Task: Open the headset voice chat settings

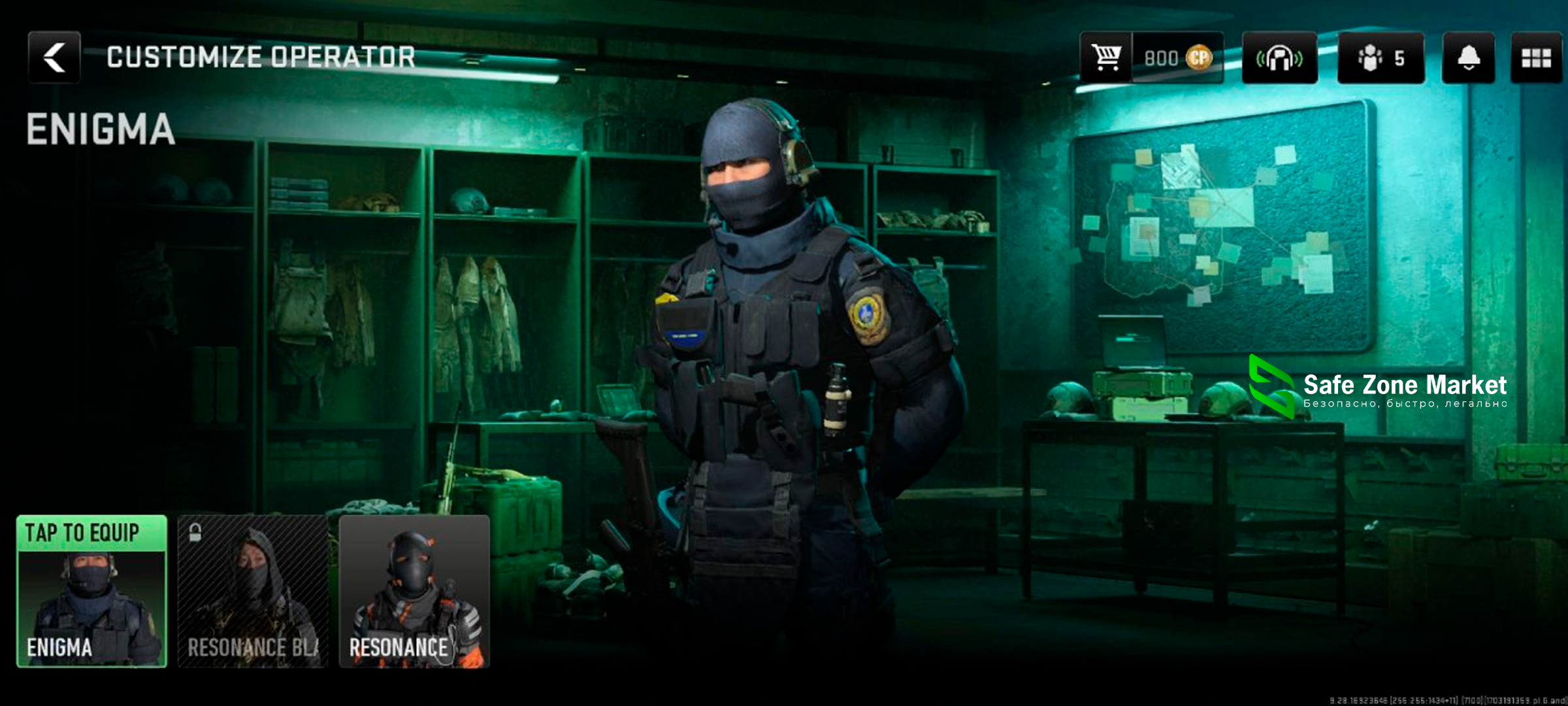Action: [x=1279, y=58]
